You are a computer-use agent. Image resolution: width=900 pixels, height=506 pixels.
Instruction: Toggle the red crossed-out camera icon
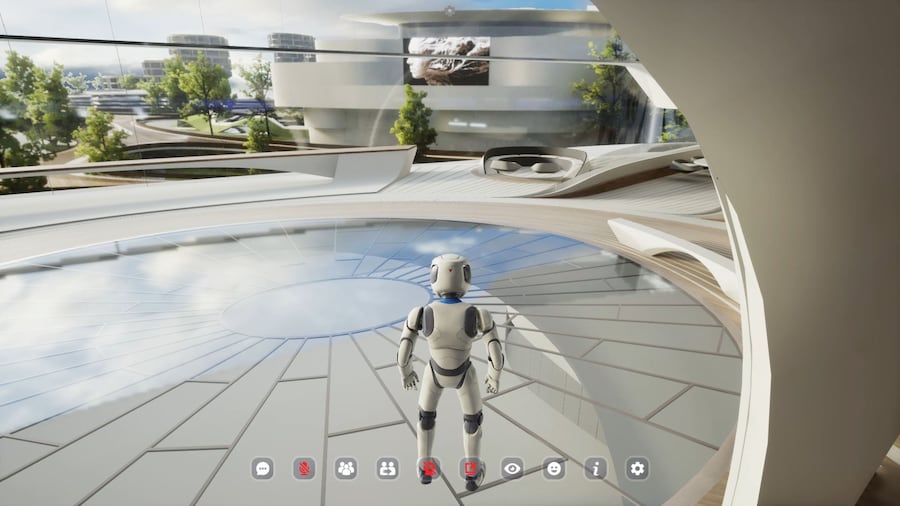click(x=429, y=467)
